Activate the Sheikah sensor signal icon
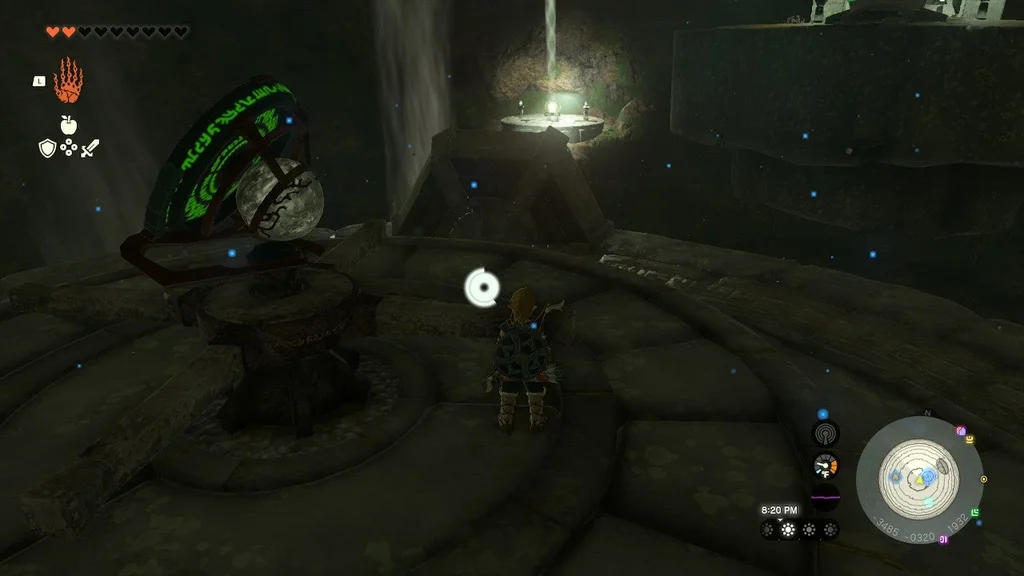This screenshot has height=576, width=1024. point(825,433)
